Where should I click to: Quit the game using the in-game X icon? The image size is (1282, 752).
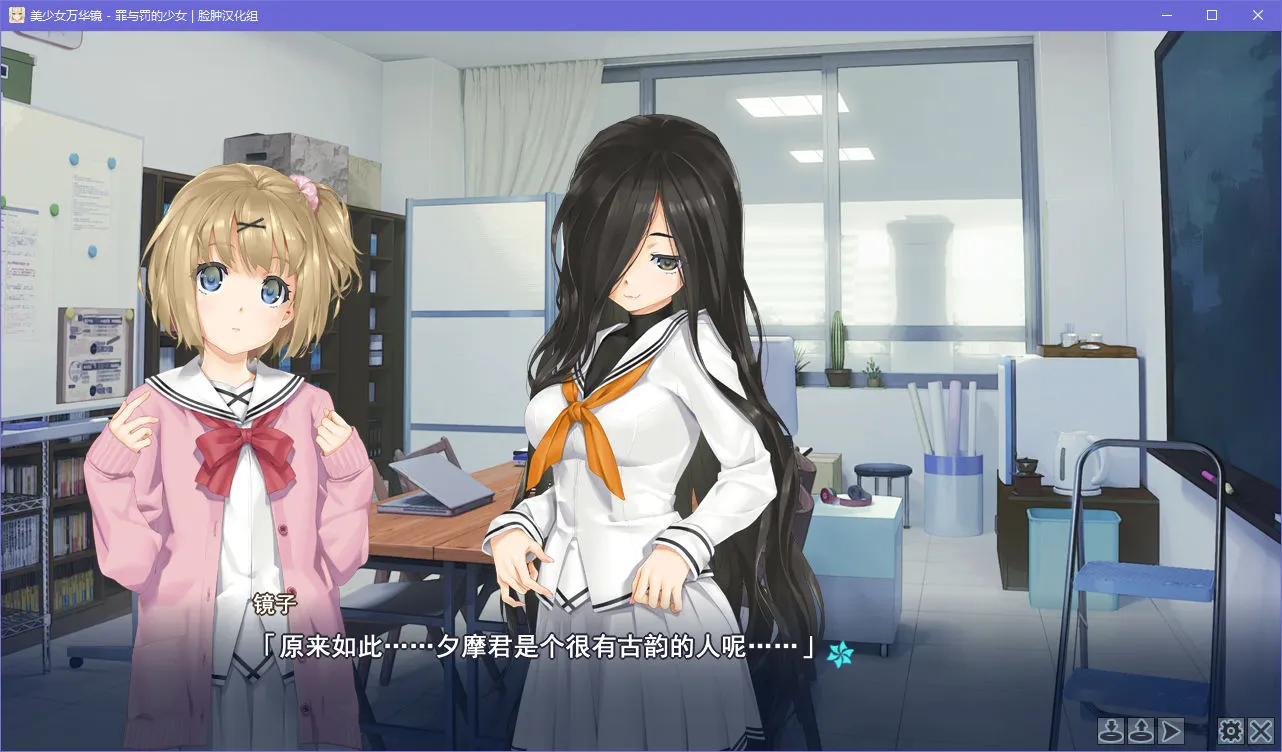1261,730
